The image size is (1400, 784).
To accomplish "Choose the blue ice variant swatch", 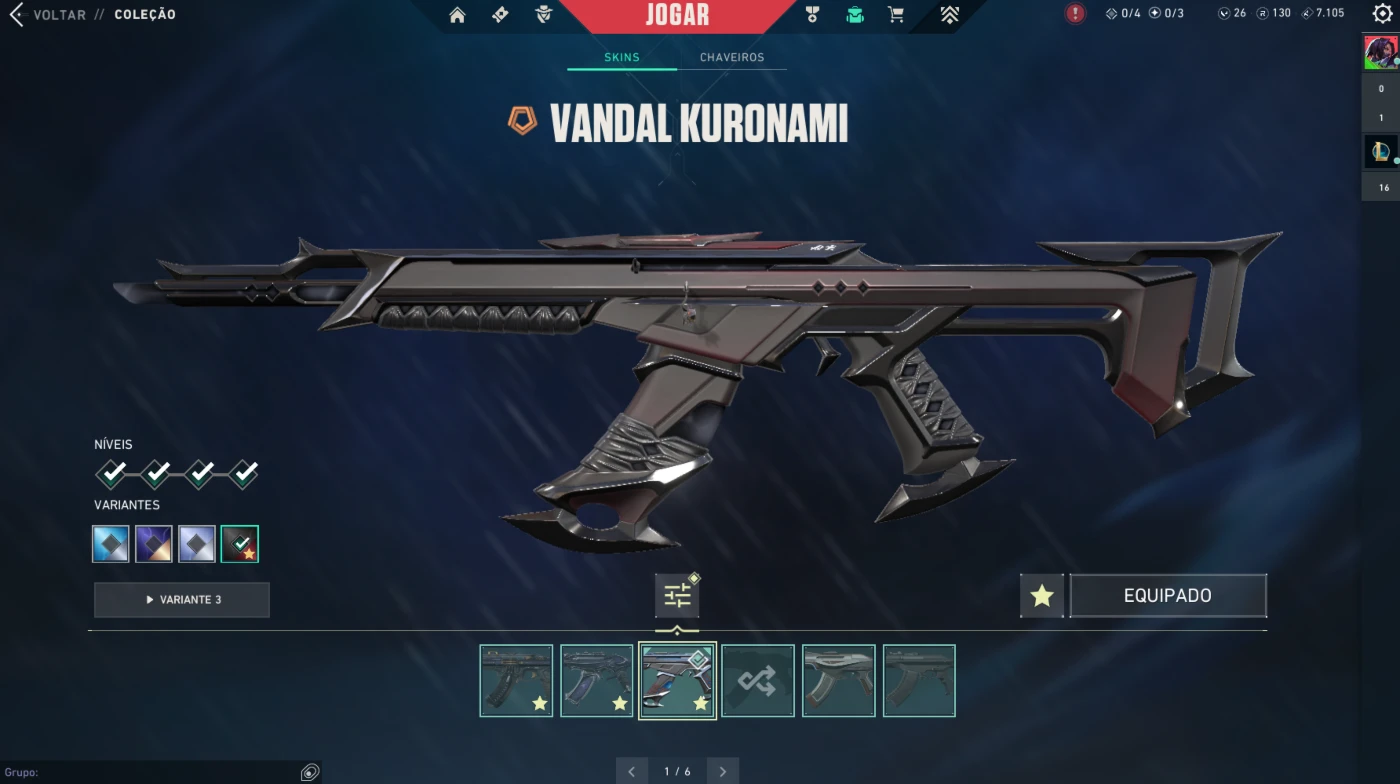I will tap(111, 544).
